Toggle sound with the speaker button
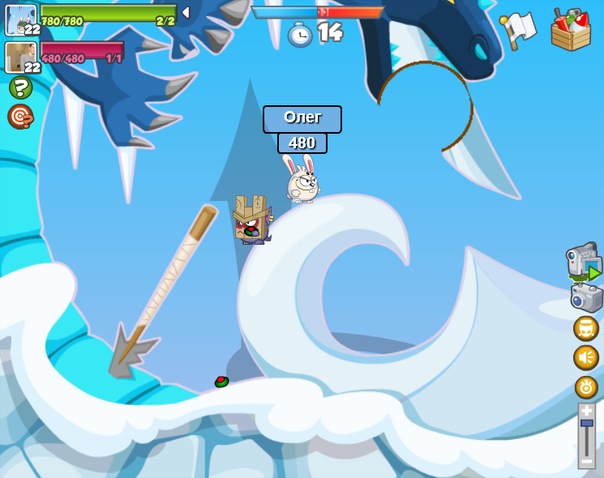The image size is (604, 478). point(586,358)
